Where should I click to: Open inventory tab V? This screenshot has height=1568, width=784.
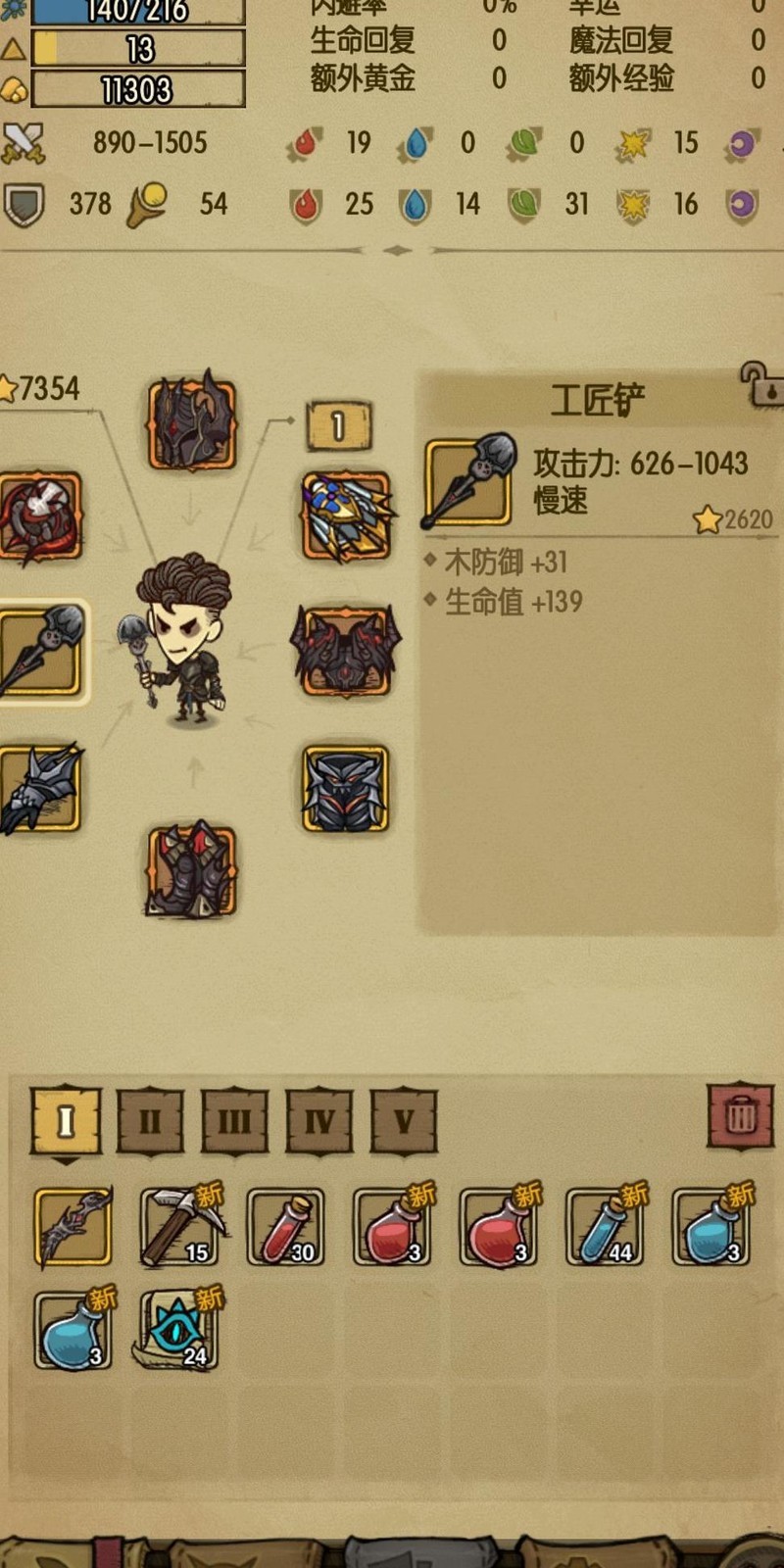404,1120
